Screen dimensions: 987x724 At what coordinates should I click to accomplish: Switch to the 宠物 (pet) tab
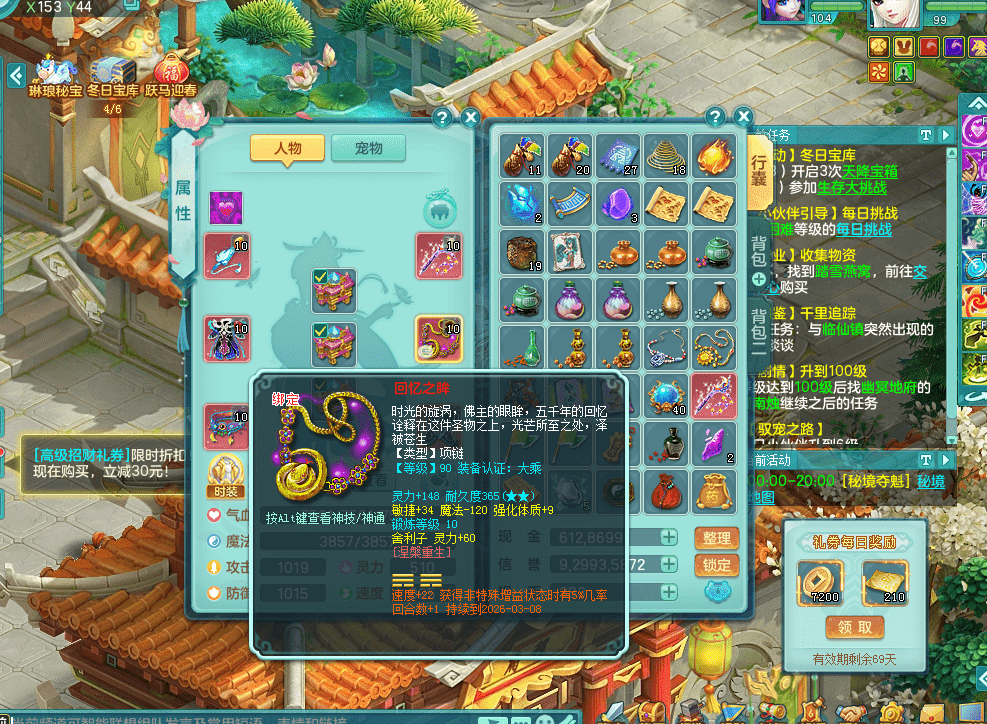point(368,148)
